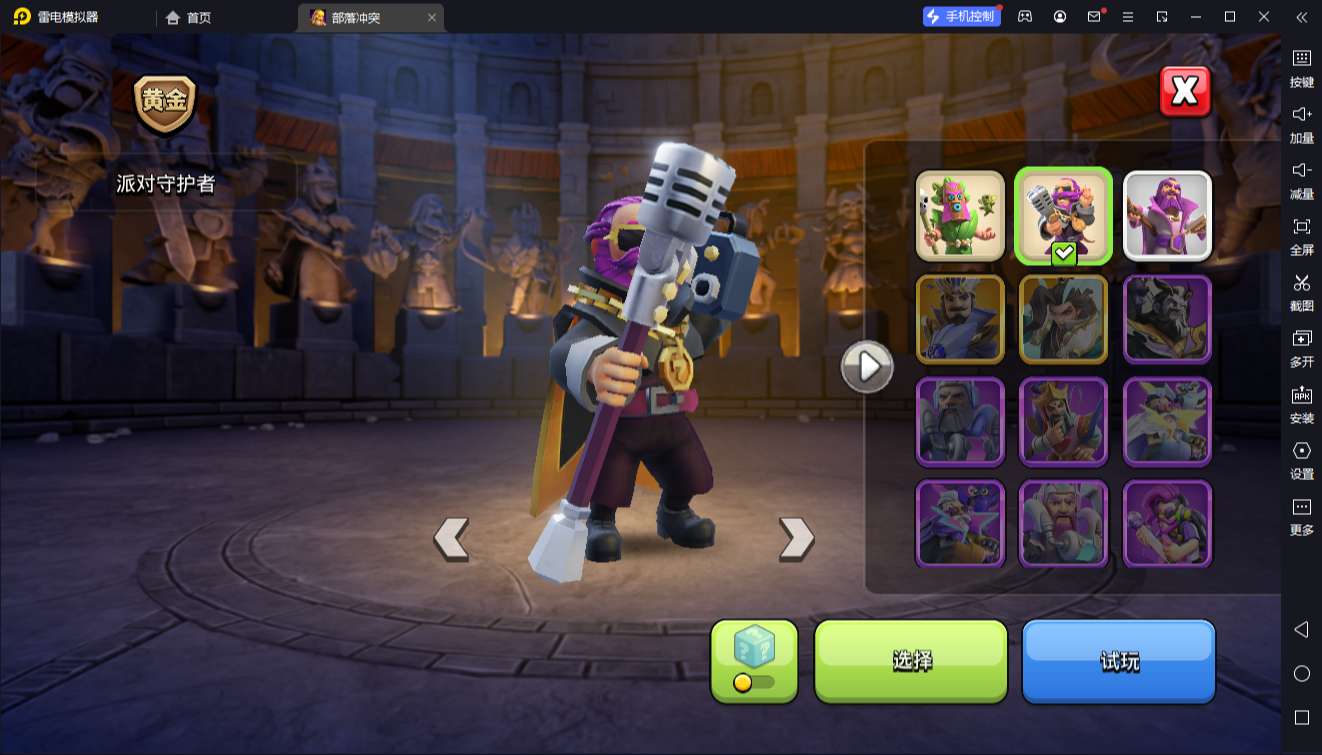
Task: Choose the horned dark warden skin
Action: pos(1167,319)
